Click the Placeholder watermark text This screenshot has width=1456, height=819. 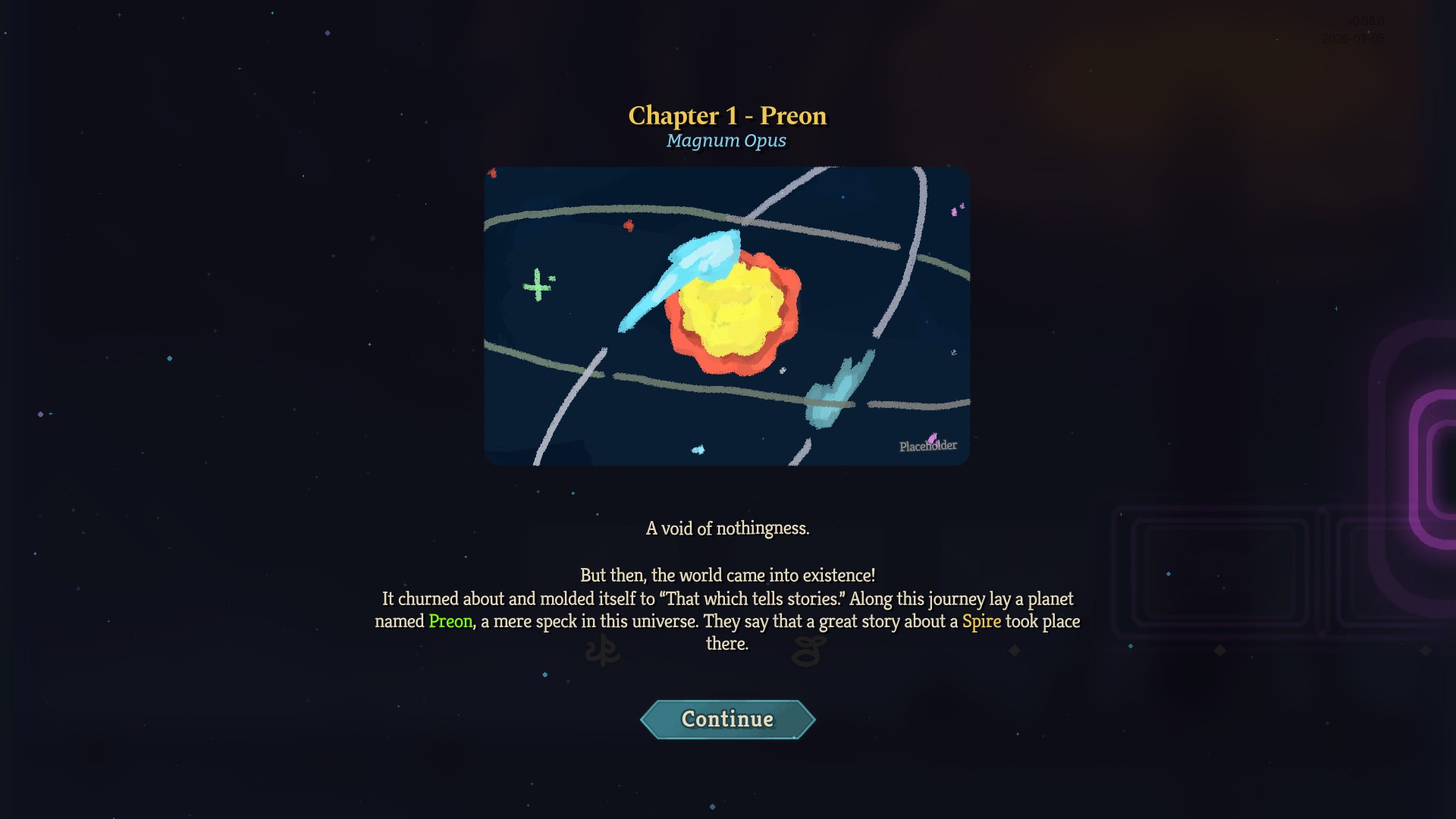927,446
